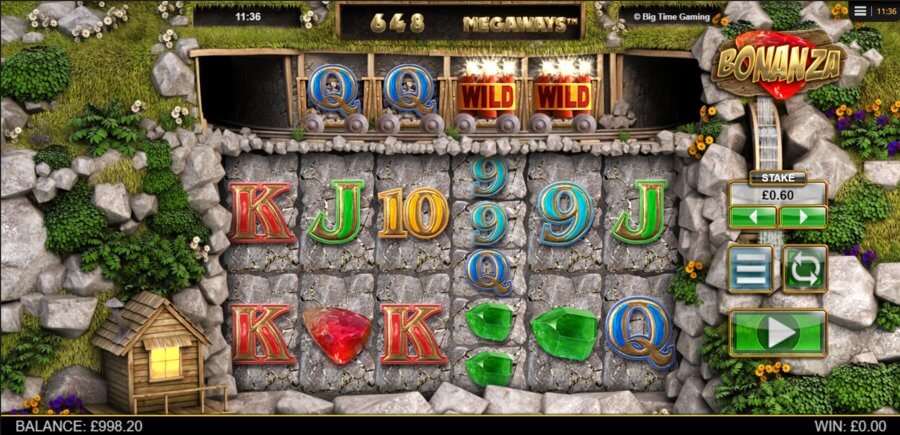Decrease stake with the left arrow
This screenshot has width=900, height=435.
pos(752,217)
